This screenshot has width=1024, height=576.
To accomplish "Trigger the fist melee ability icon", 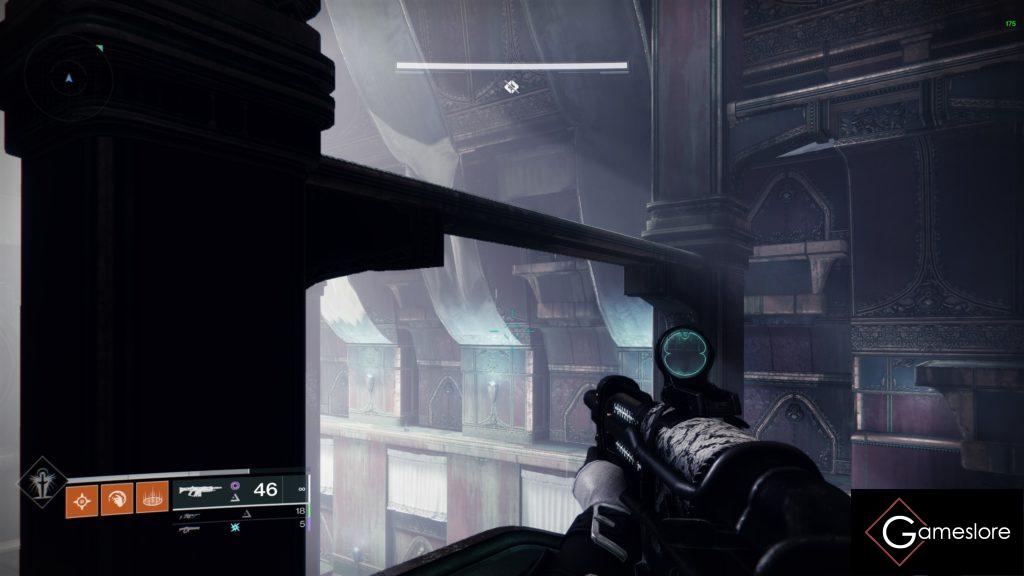I will (x=117, y=498).
